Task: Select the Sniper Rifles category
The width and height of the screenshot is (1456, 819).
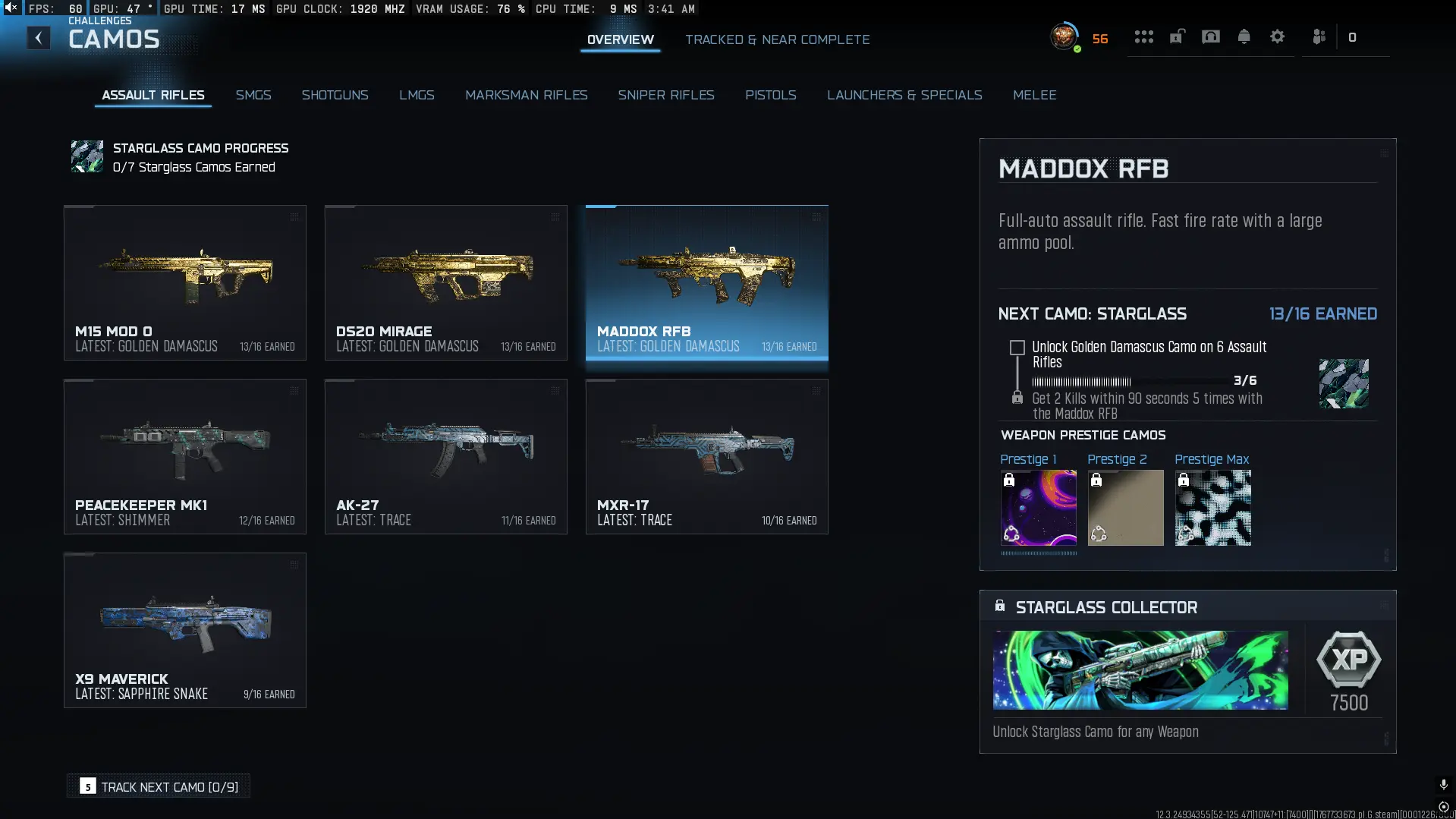Action: [x=666, y=95]
